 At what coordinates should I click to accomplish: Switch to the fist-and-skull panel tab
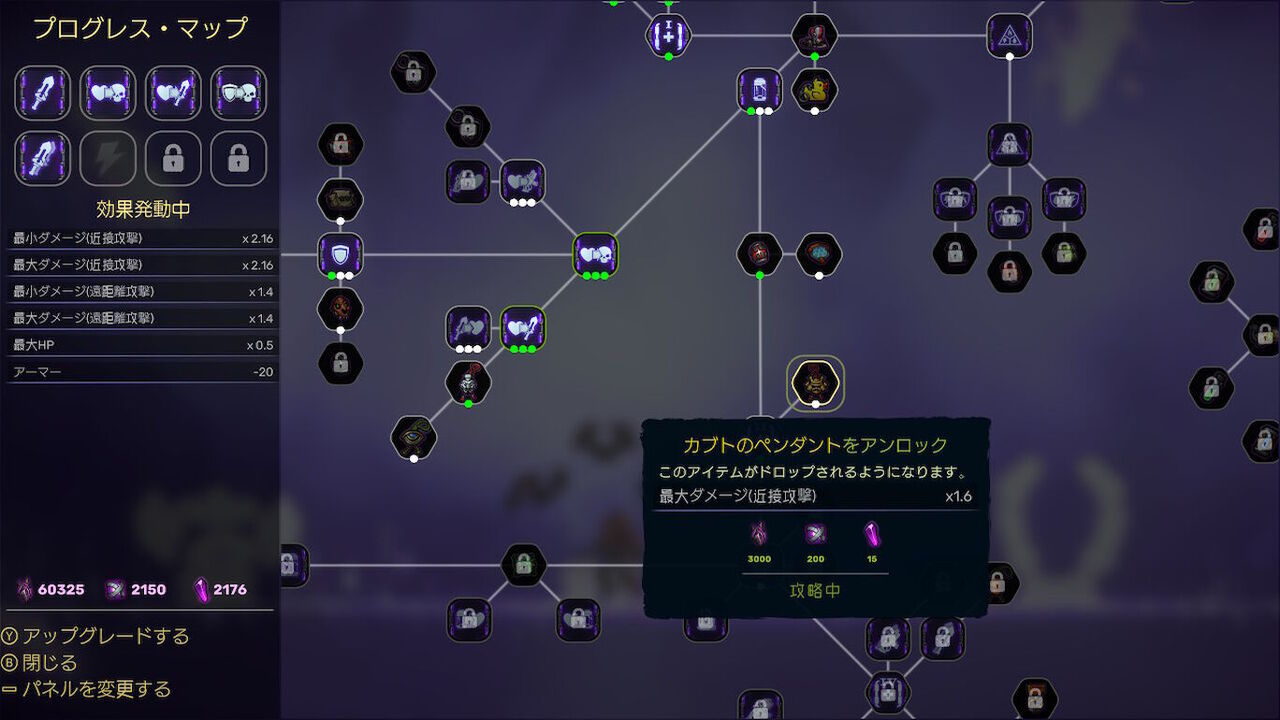107,91
